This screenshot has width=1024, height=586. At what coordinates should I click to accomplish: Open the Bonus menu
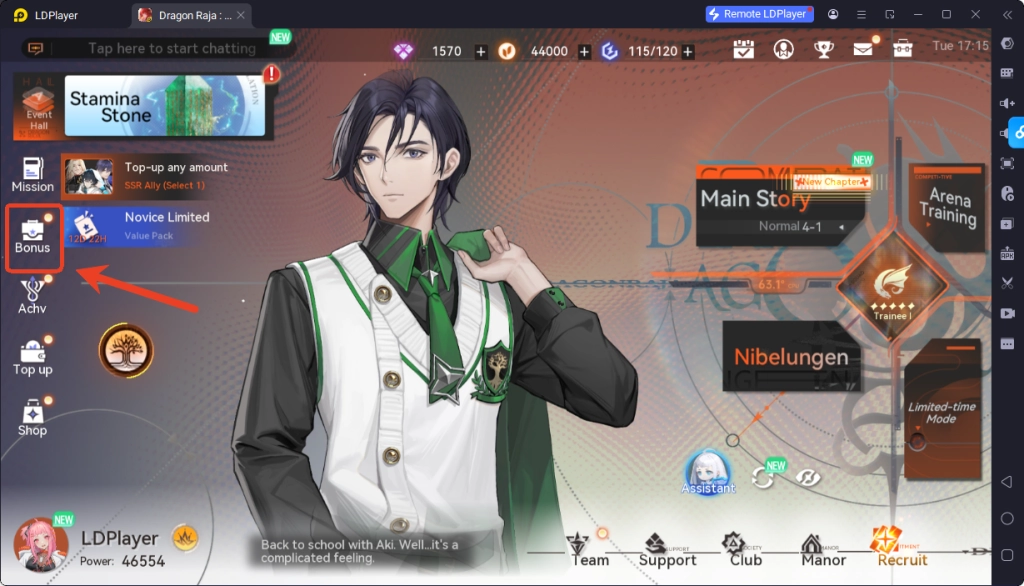(x=33, y=236)
